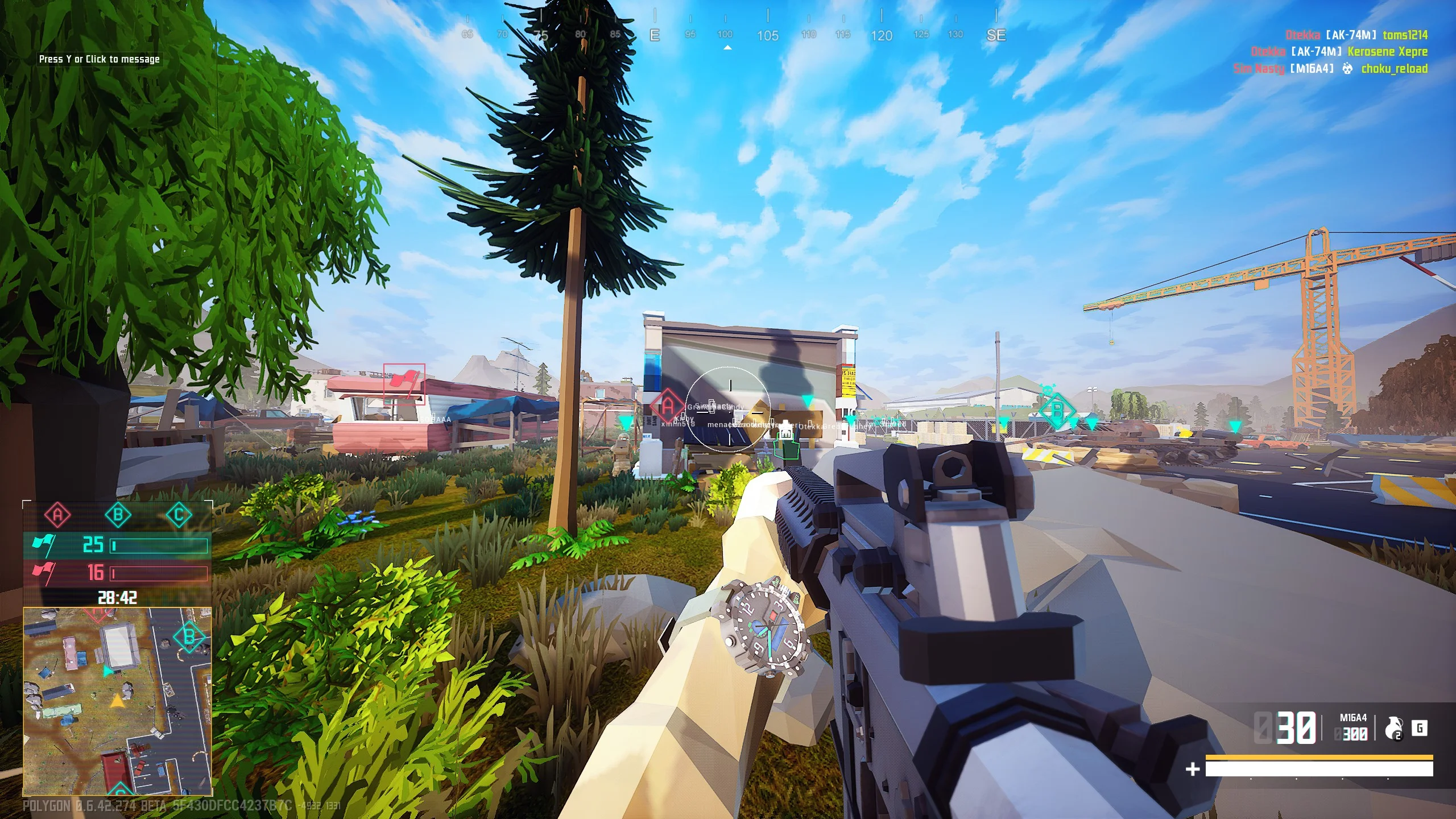Viewport: 1456px width, 819px height.
Task: Open the chat message box
Action: (100, 59)
